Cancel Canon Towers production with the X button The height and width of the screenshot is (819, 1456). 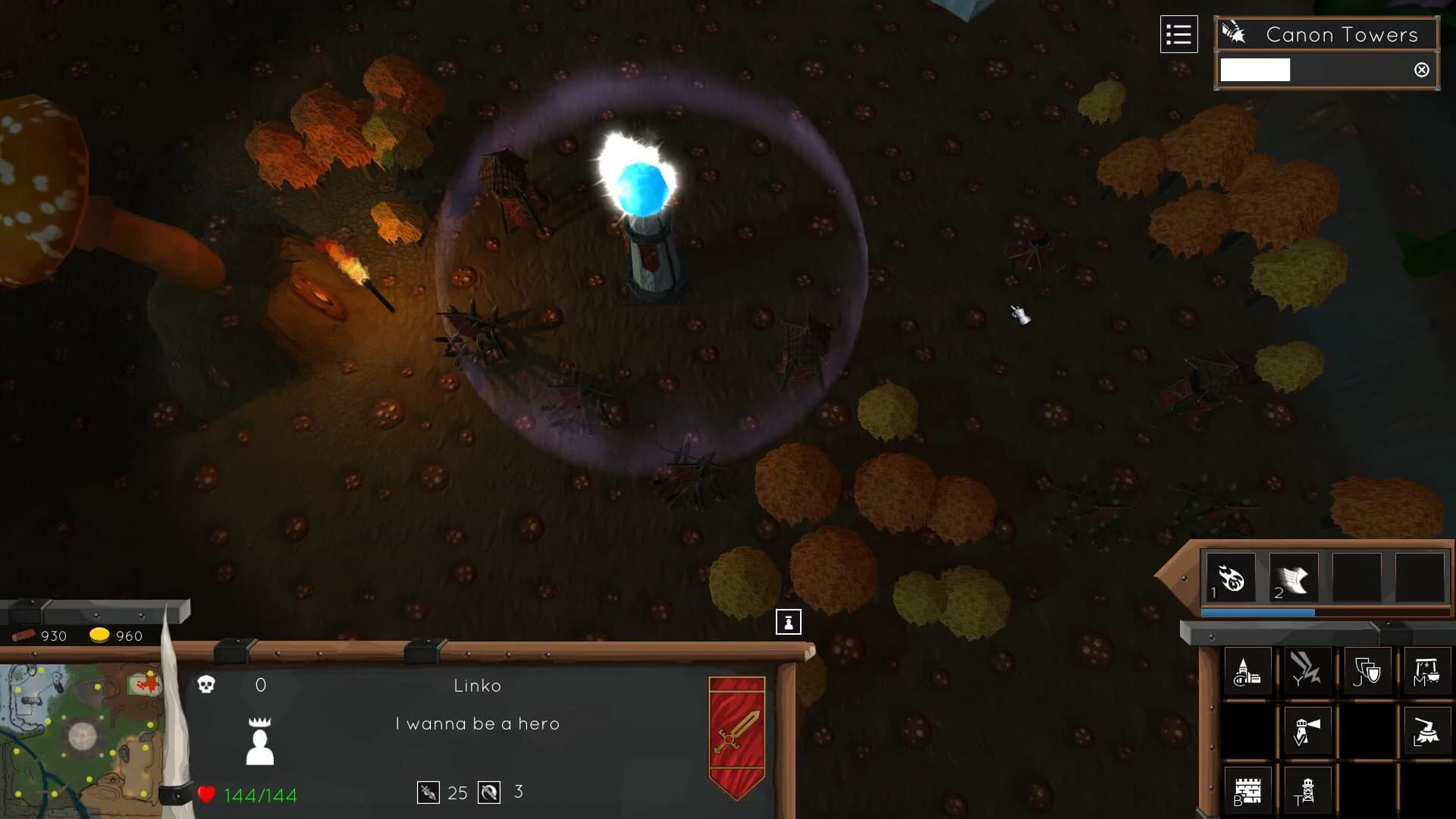click(1422, 70)
